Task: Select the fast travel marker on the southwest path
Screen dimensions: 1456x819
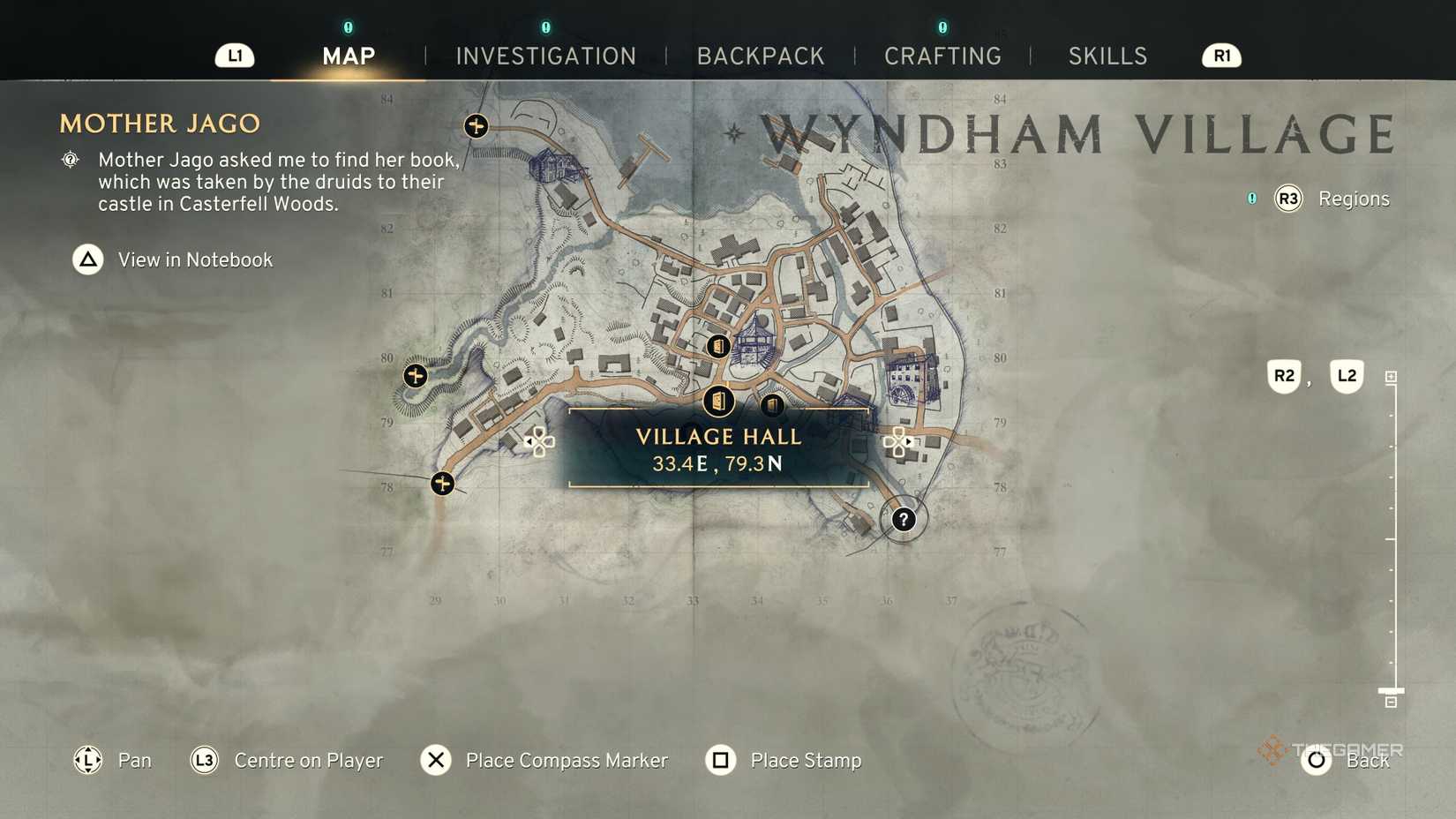Action: click(x=442, y=484)
